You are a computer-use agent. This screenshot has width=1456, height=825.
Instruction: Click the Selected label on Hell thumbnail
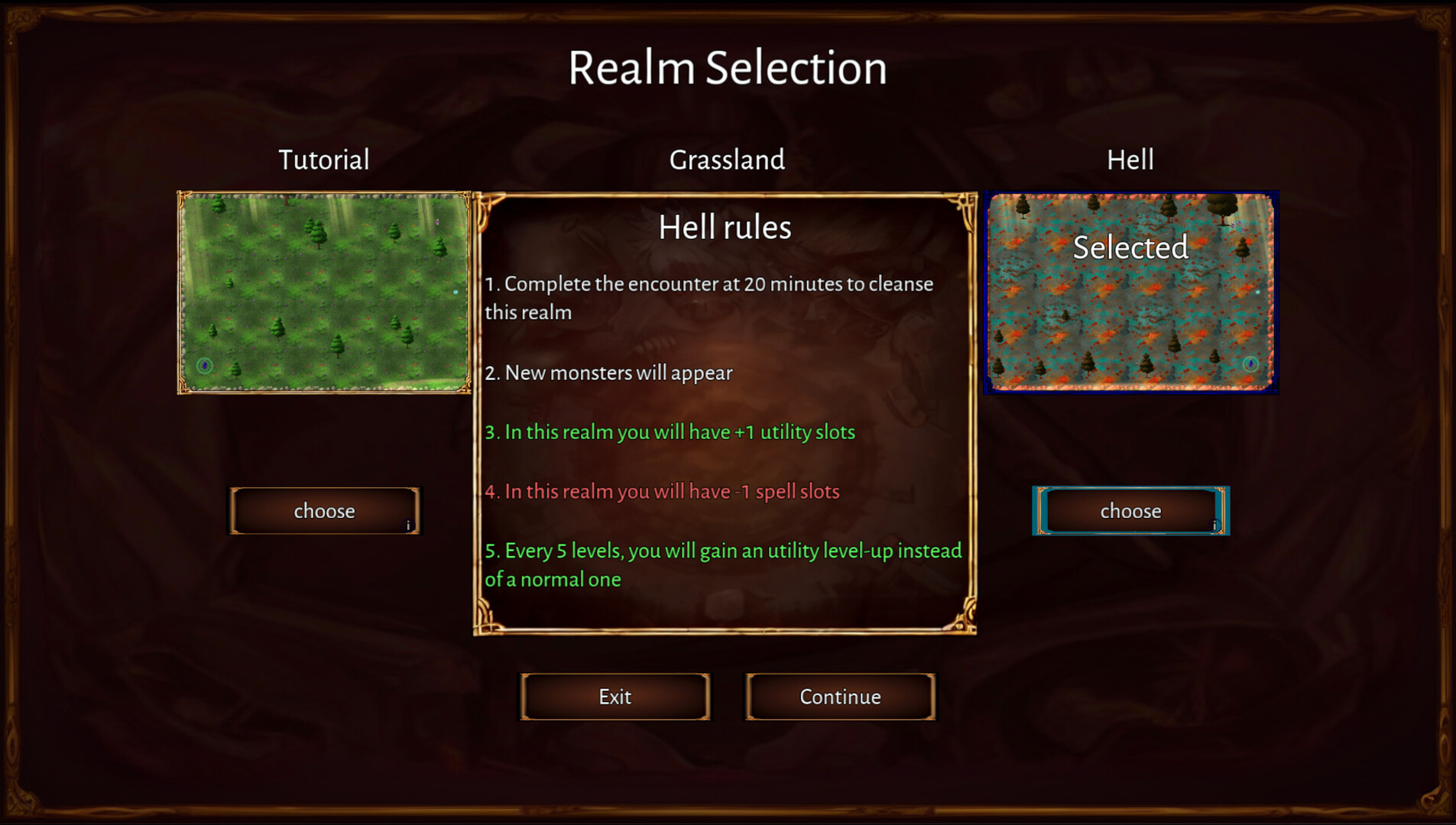(1130, 247)
